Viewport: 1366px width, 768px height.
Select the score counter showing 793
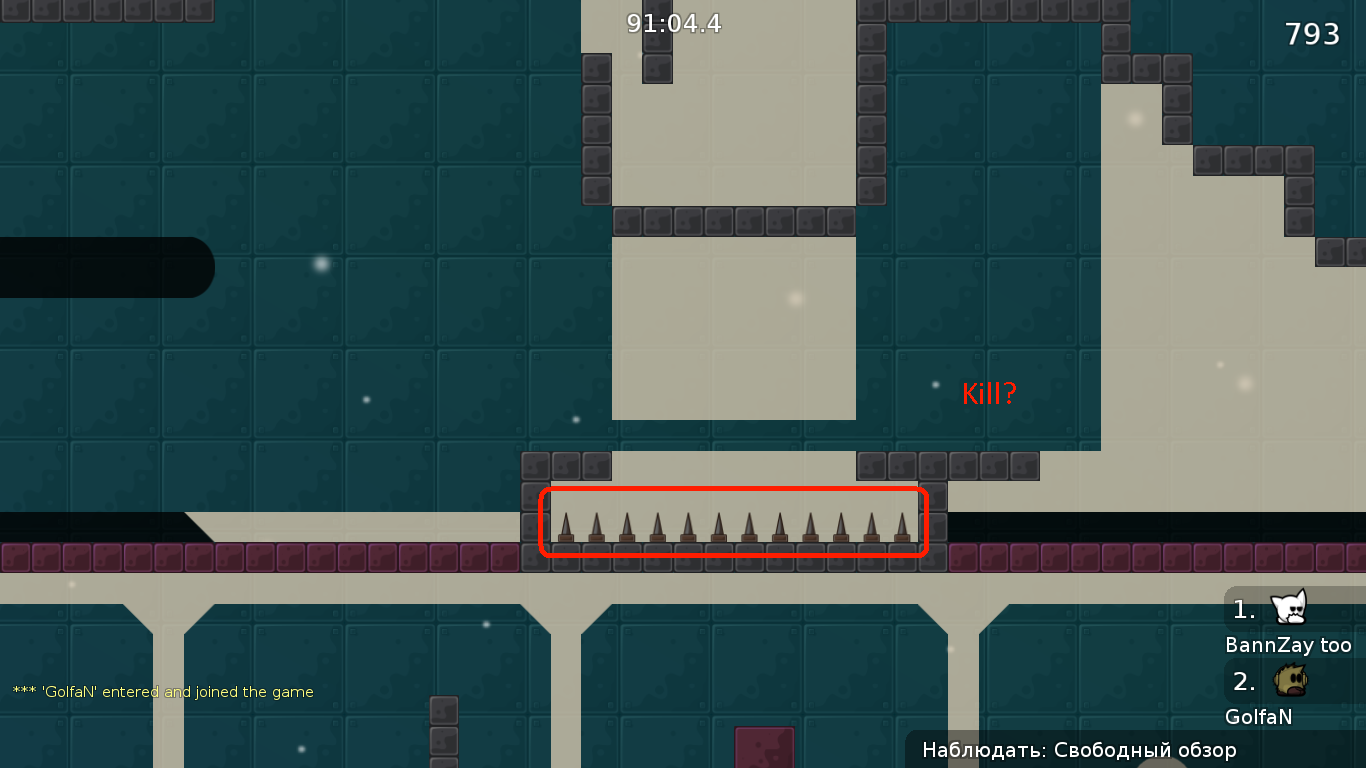click(1311, 33)
